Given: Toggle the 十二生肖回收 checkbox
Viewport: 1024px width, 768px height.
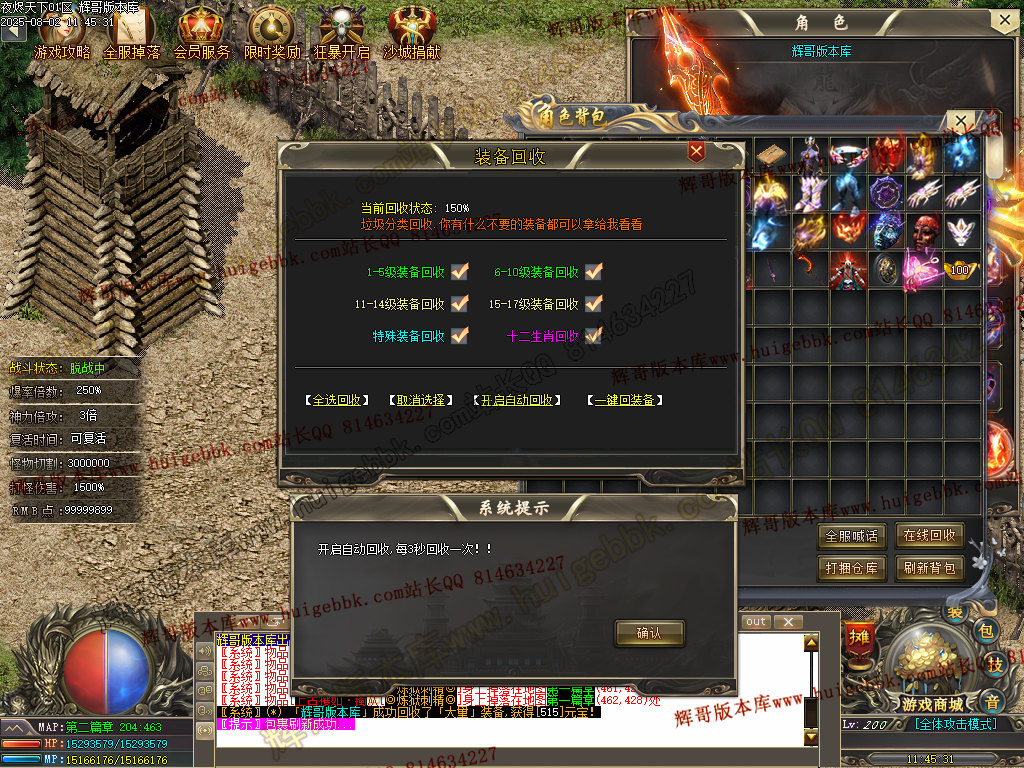Looking at the screenshot, I should (x=594, y=336).
